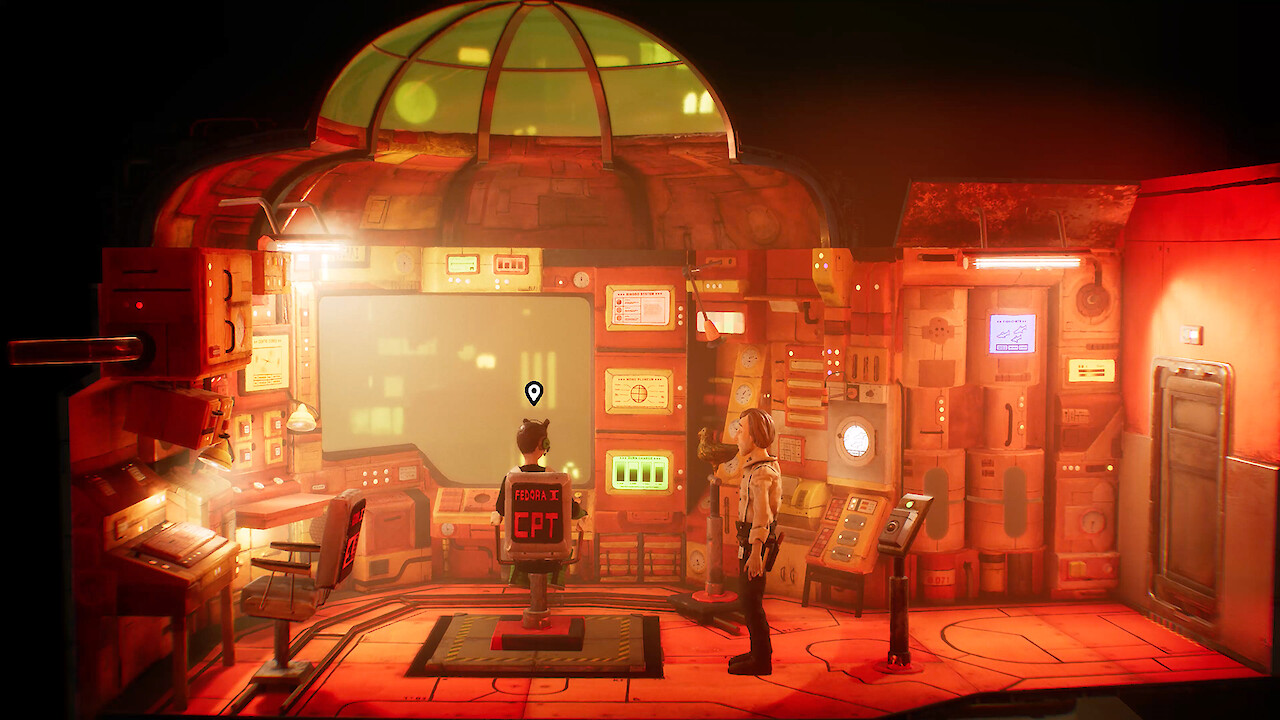
Task: Click the map pin interaction marker
Action: tap(534, 392)
